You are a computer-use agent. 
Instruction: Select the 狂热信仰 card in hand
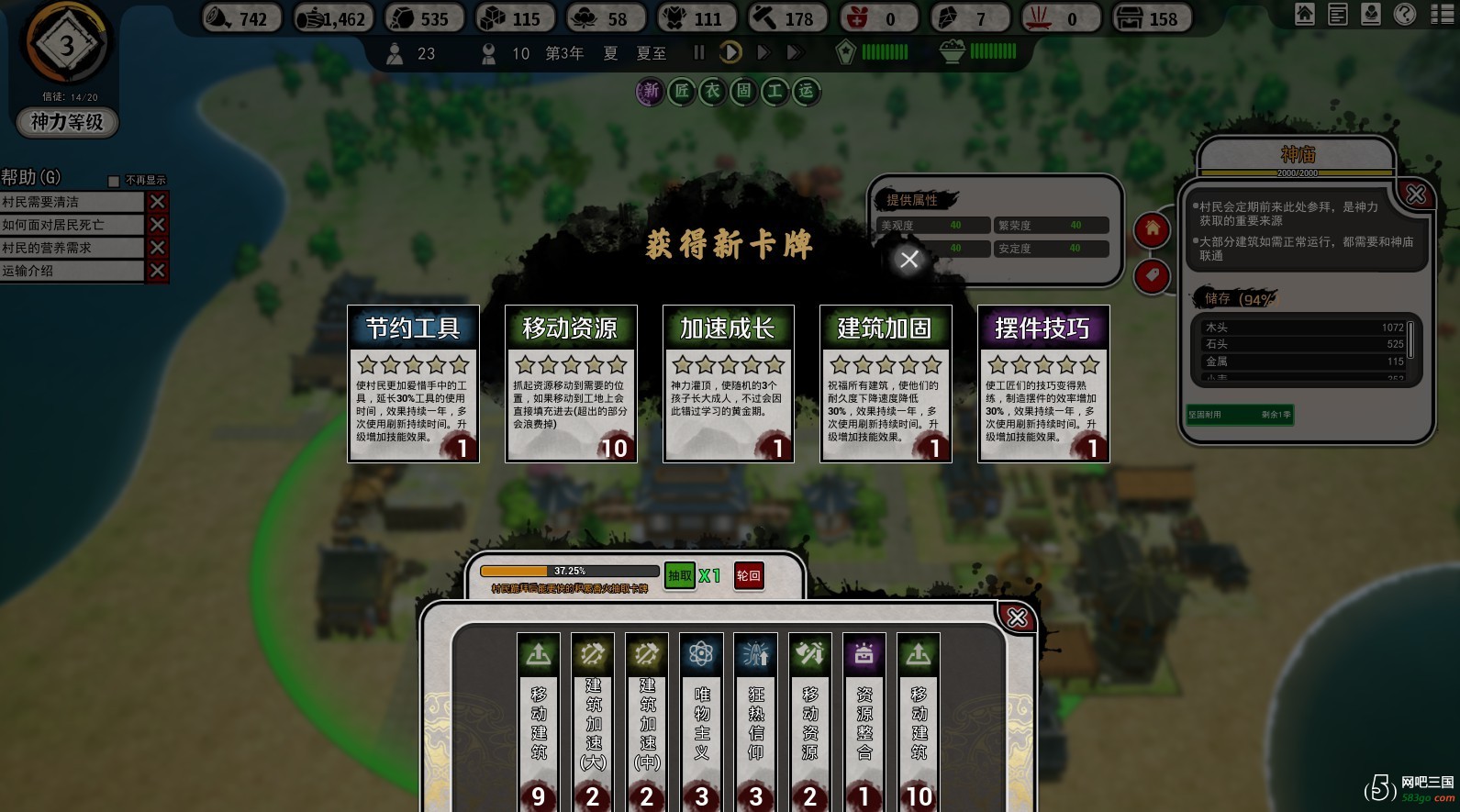[x=756, y=720]
